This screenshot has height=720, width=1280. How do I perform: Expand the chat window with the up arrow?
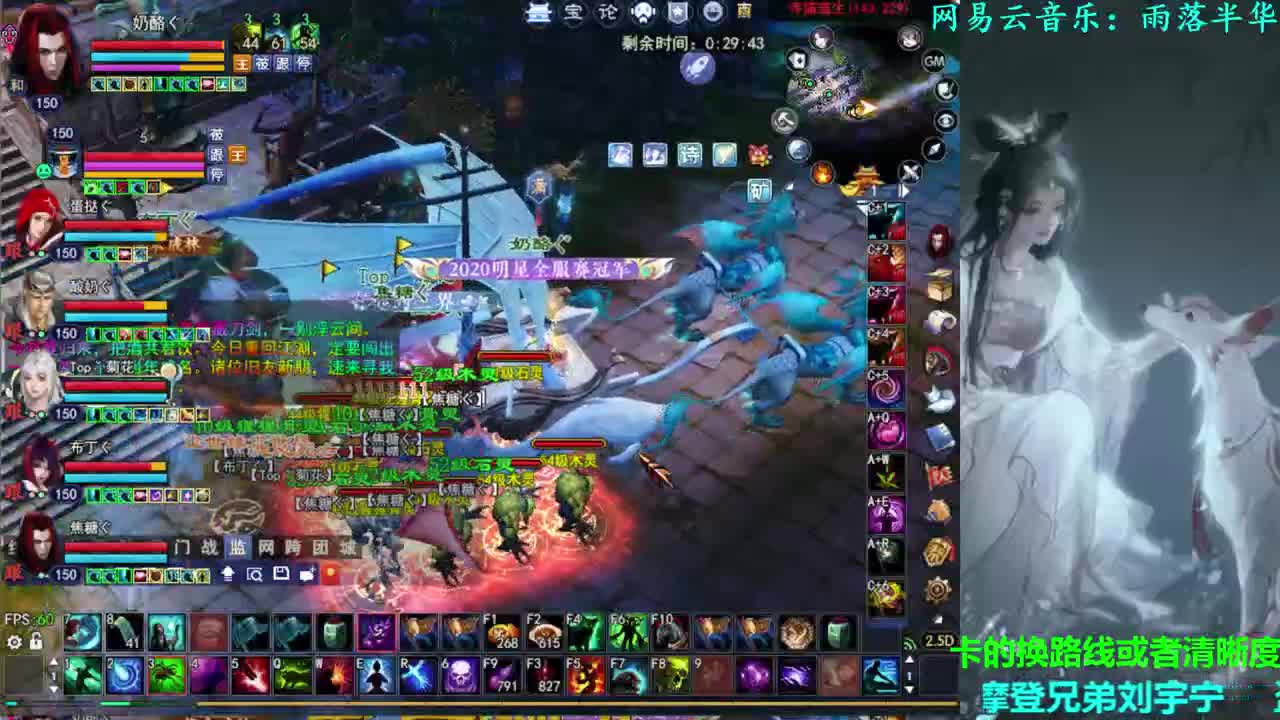click(227, 574)
